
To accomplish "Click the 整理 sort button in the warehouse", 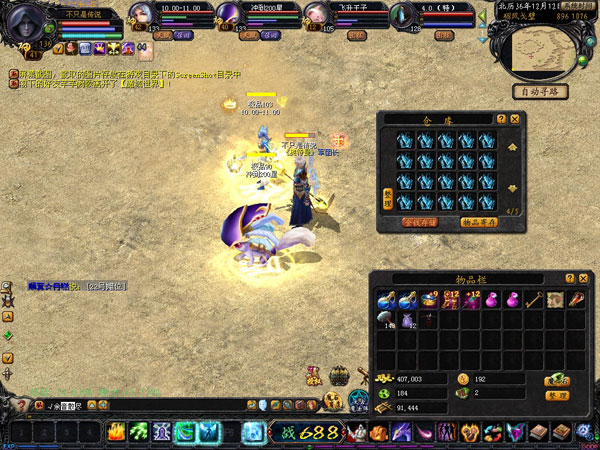I will coord(388,197).
